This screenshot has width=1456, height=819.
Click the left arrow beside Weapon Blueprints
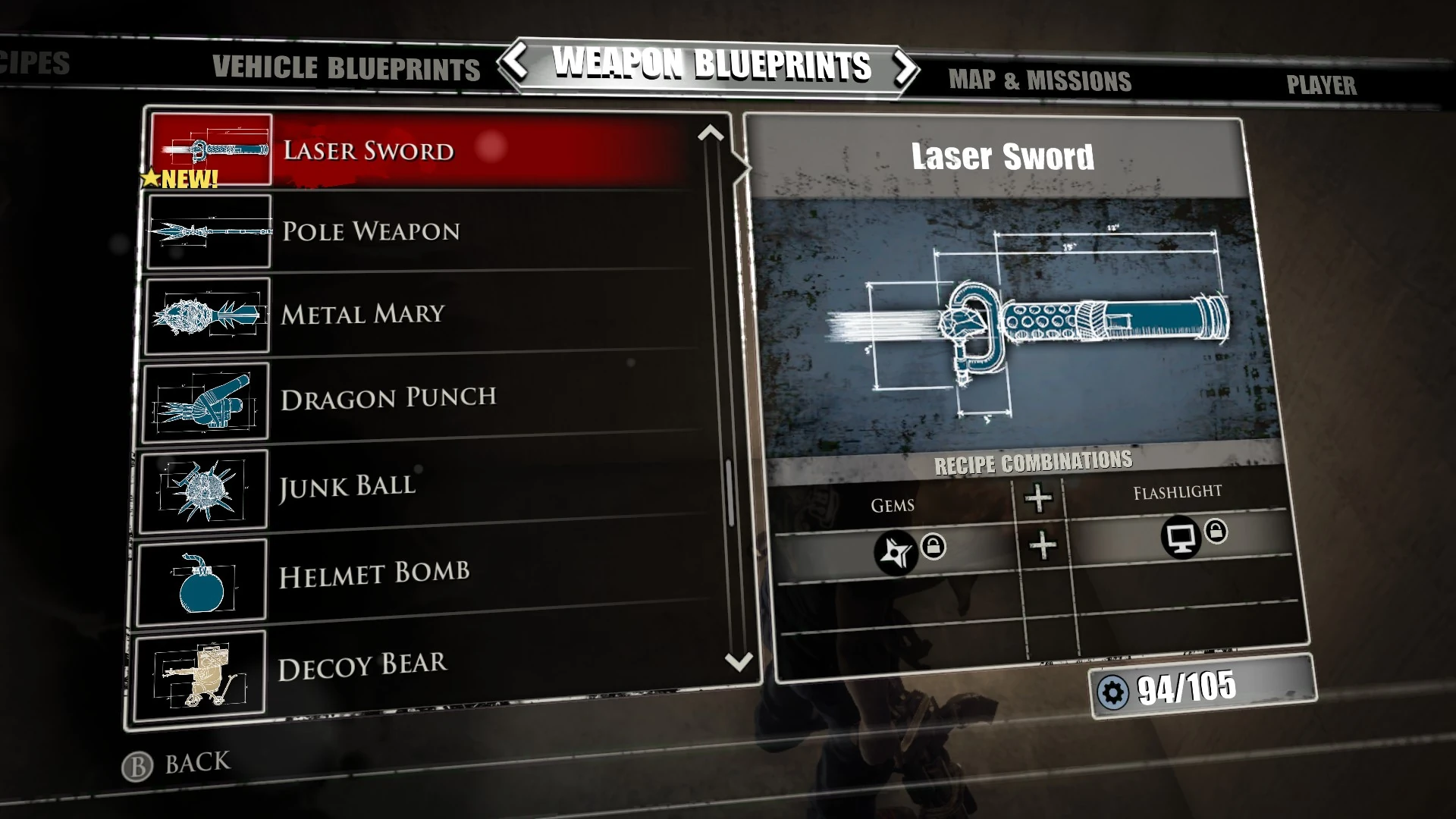coord(516,67)
